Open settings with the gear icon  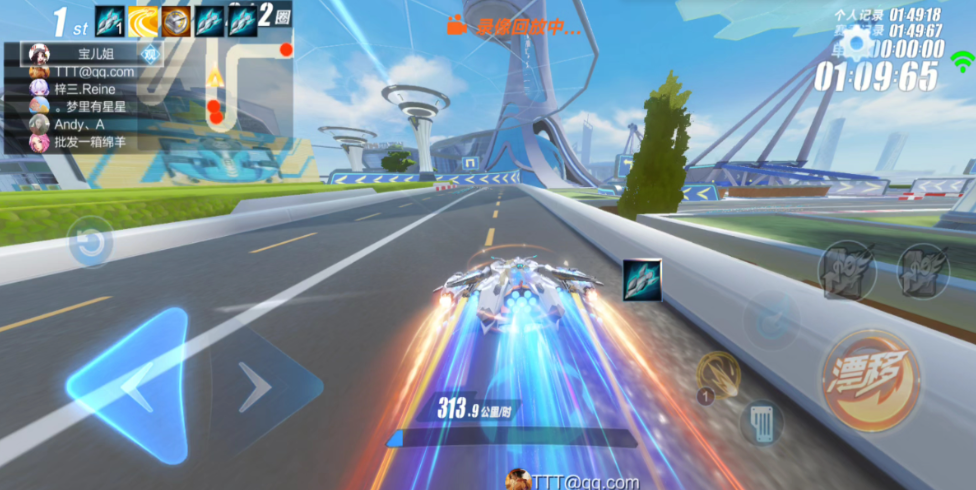coord(857,44)
